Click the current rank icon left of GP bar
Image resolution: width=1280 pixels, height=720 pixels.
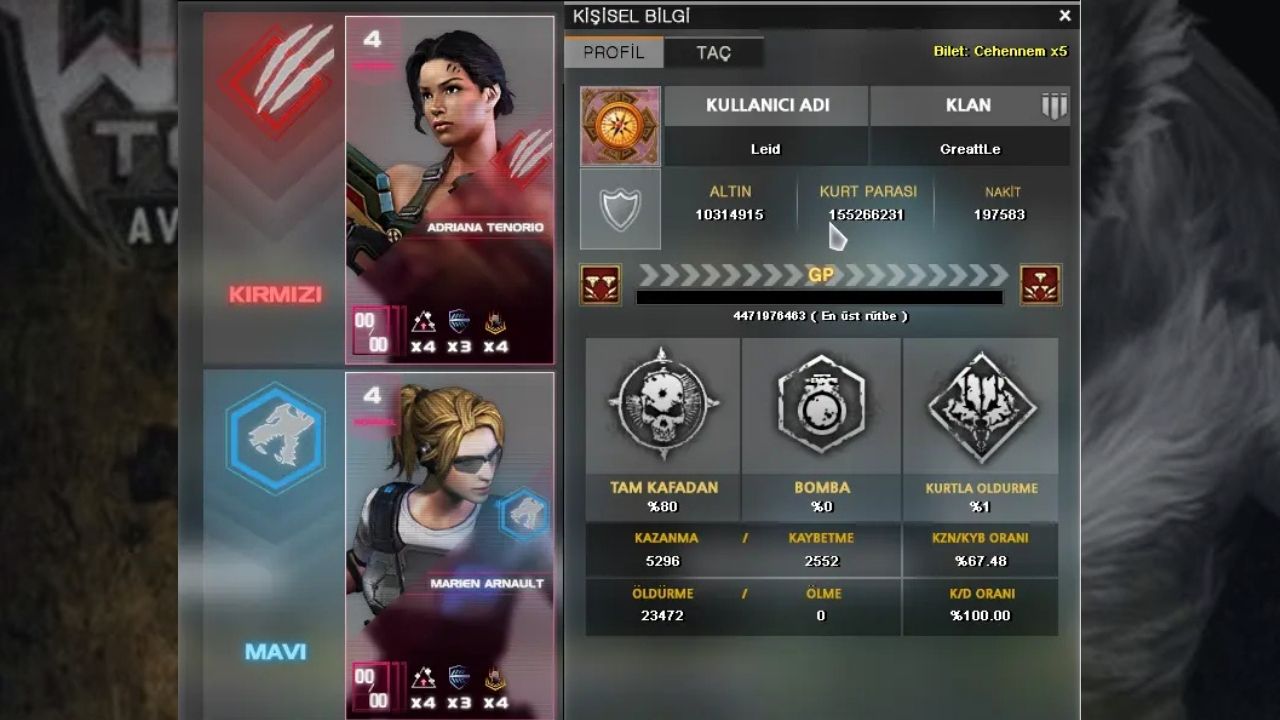point(600,285)
